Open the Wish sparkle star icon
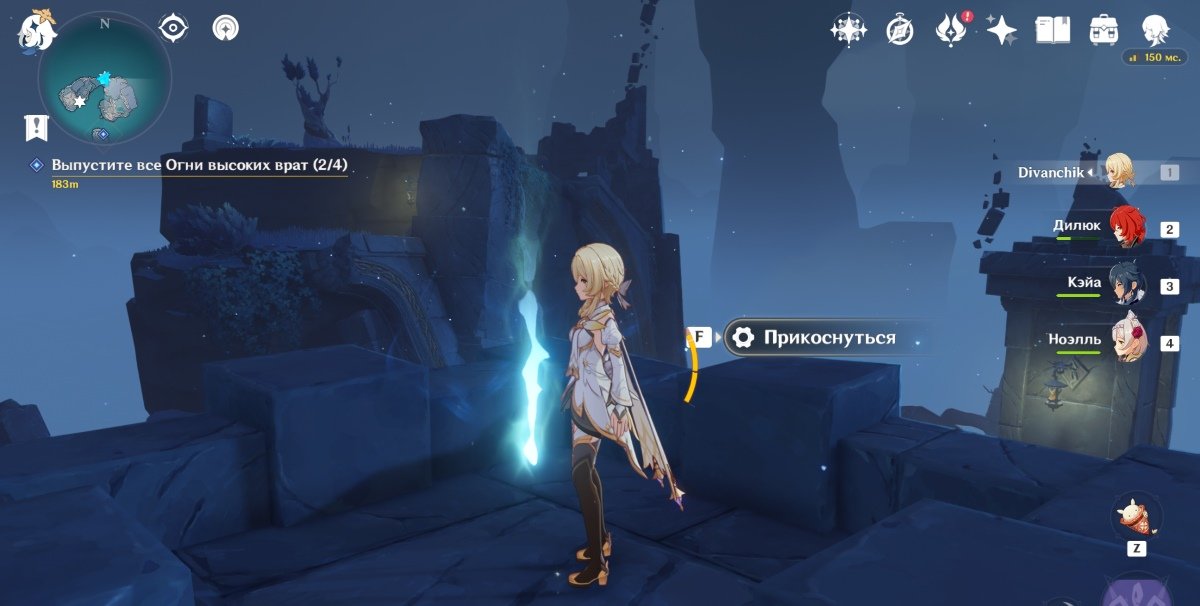Image resolution: width=1200 pixels, height=606 pixels. 1001,30
